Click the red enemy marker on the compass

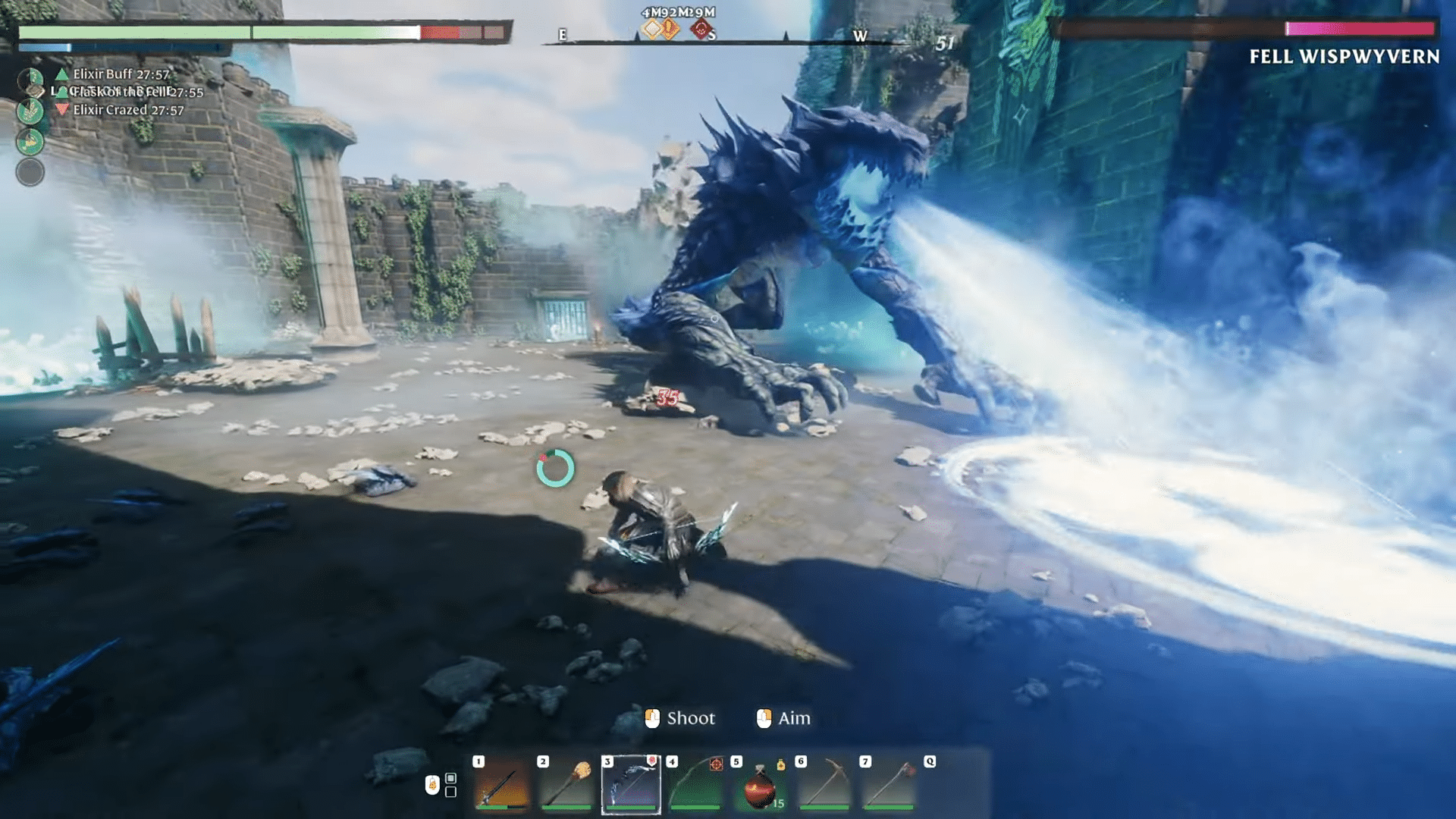click(x=701, y=27)
